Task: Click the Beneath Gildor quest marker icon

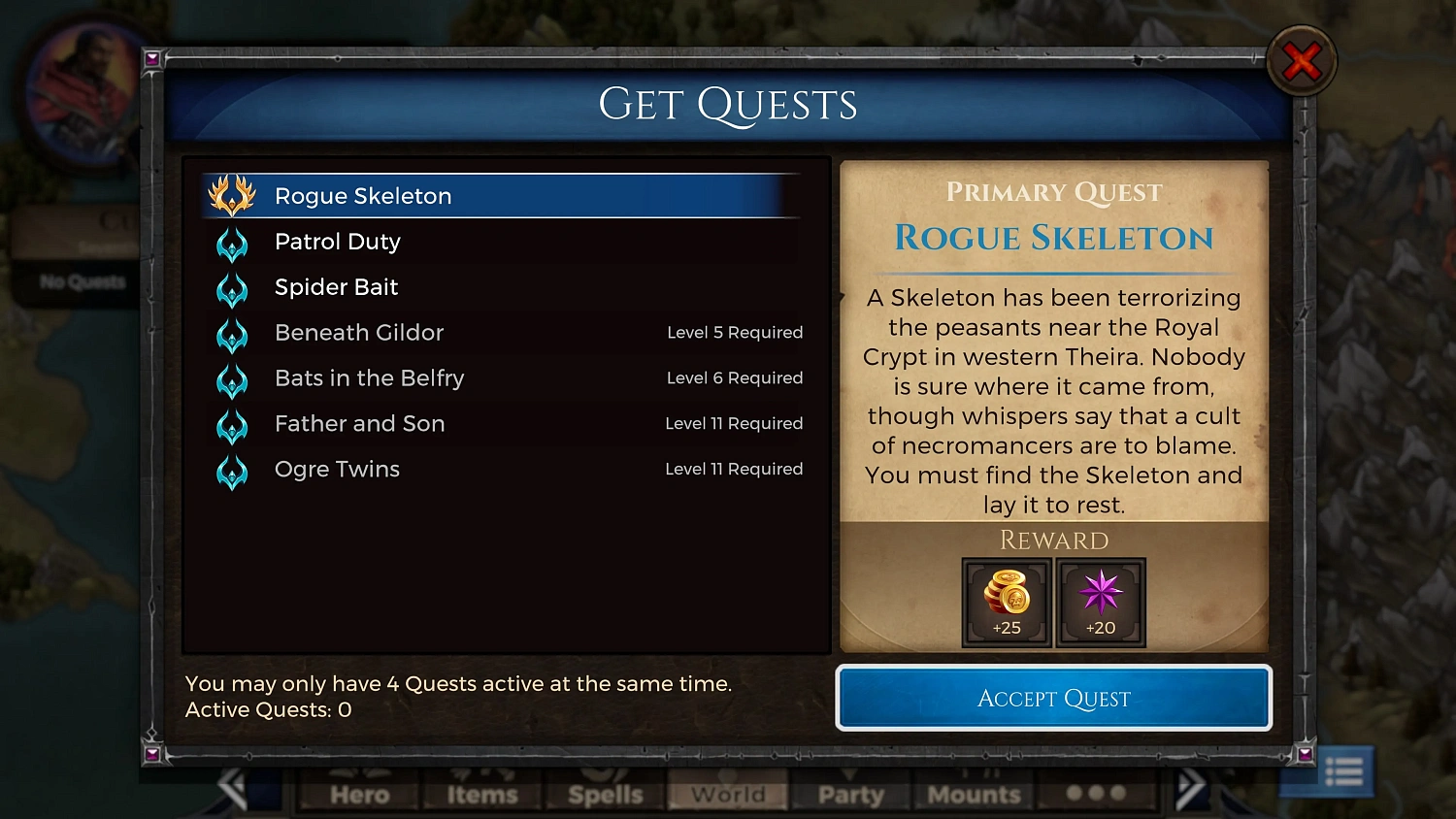Action: (232, 335)
